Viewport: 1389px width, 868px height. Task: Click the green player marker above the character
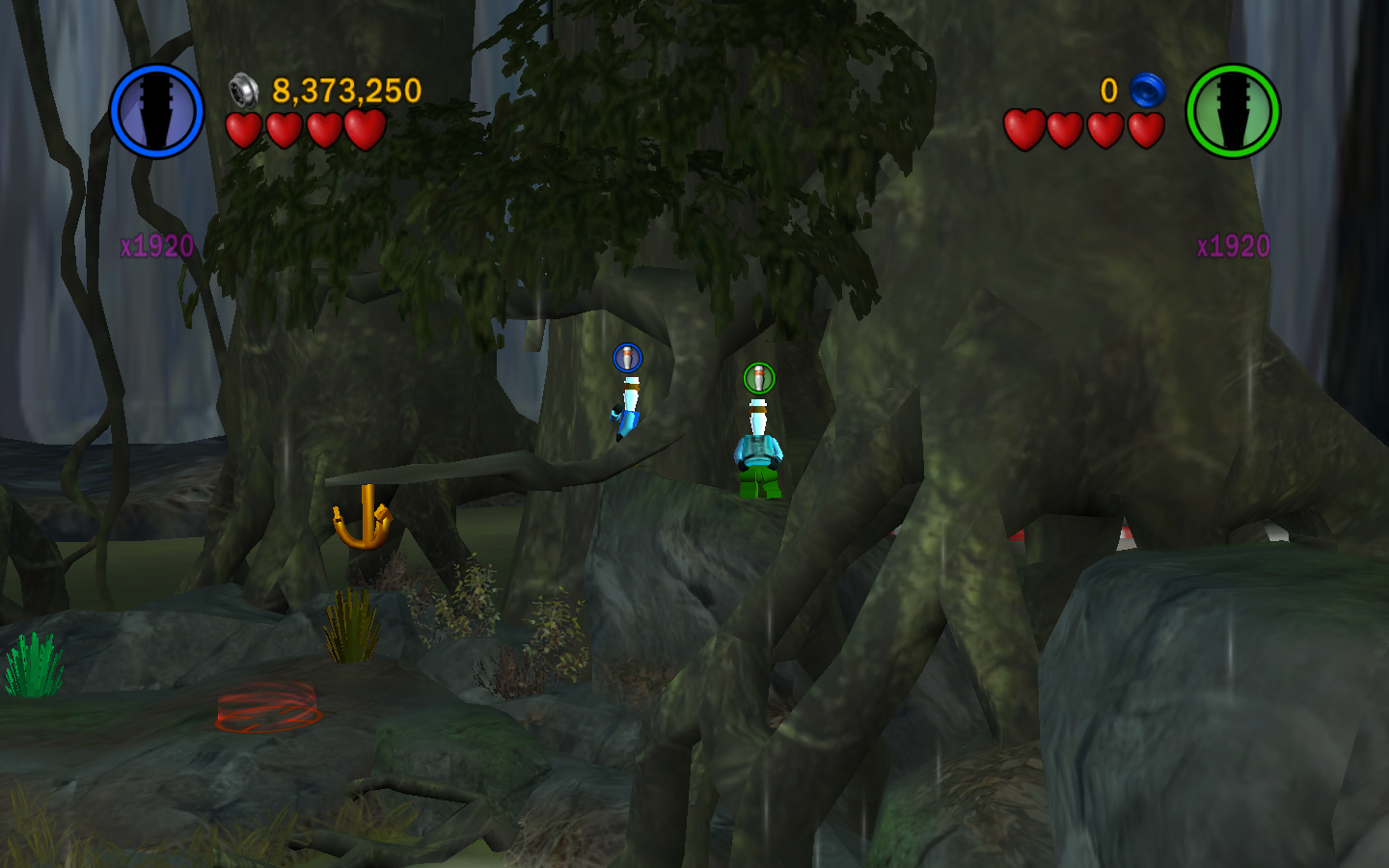[759, 377]
